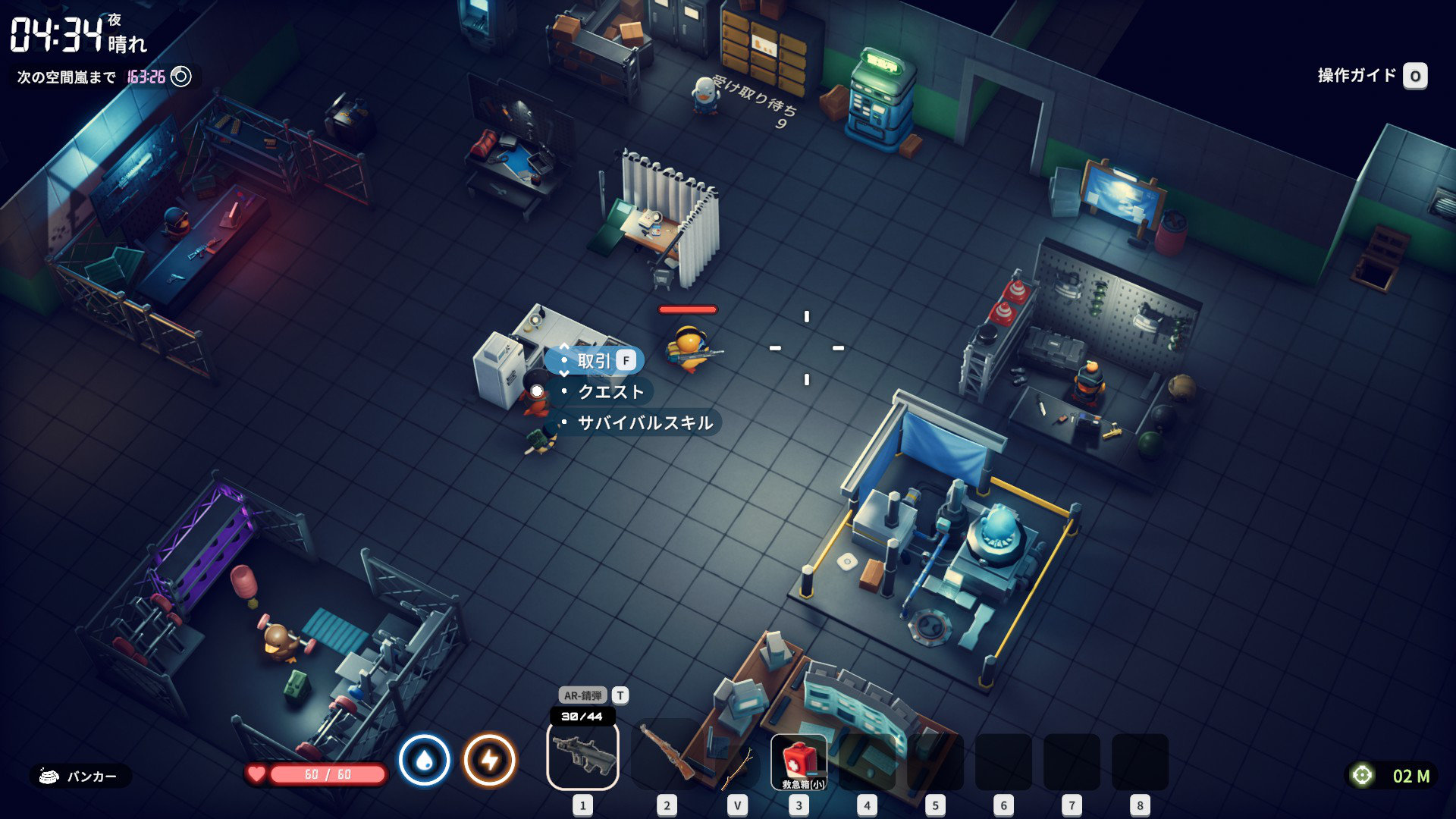1456x819 pixels.
Task: Click the water drop thirst icon
Action: [425, 760]
